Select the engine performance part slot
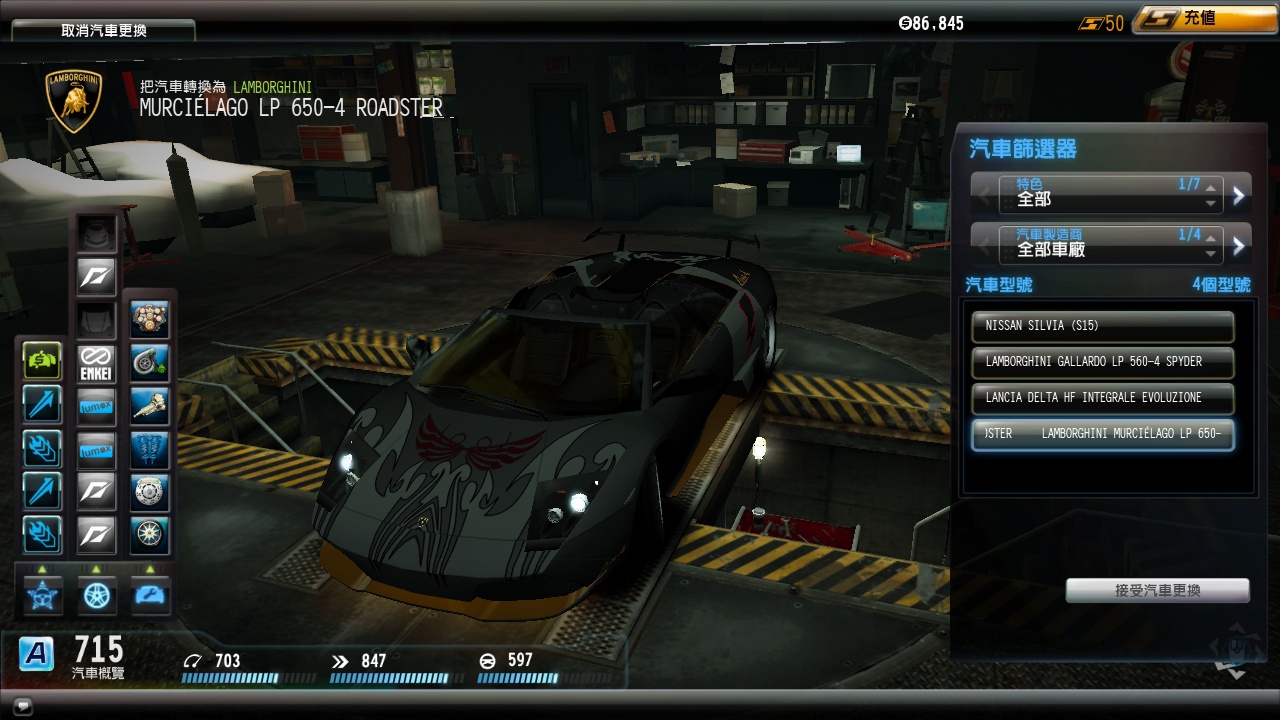 [150, 320]
